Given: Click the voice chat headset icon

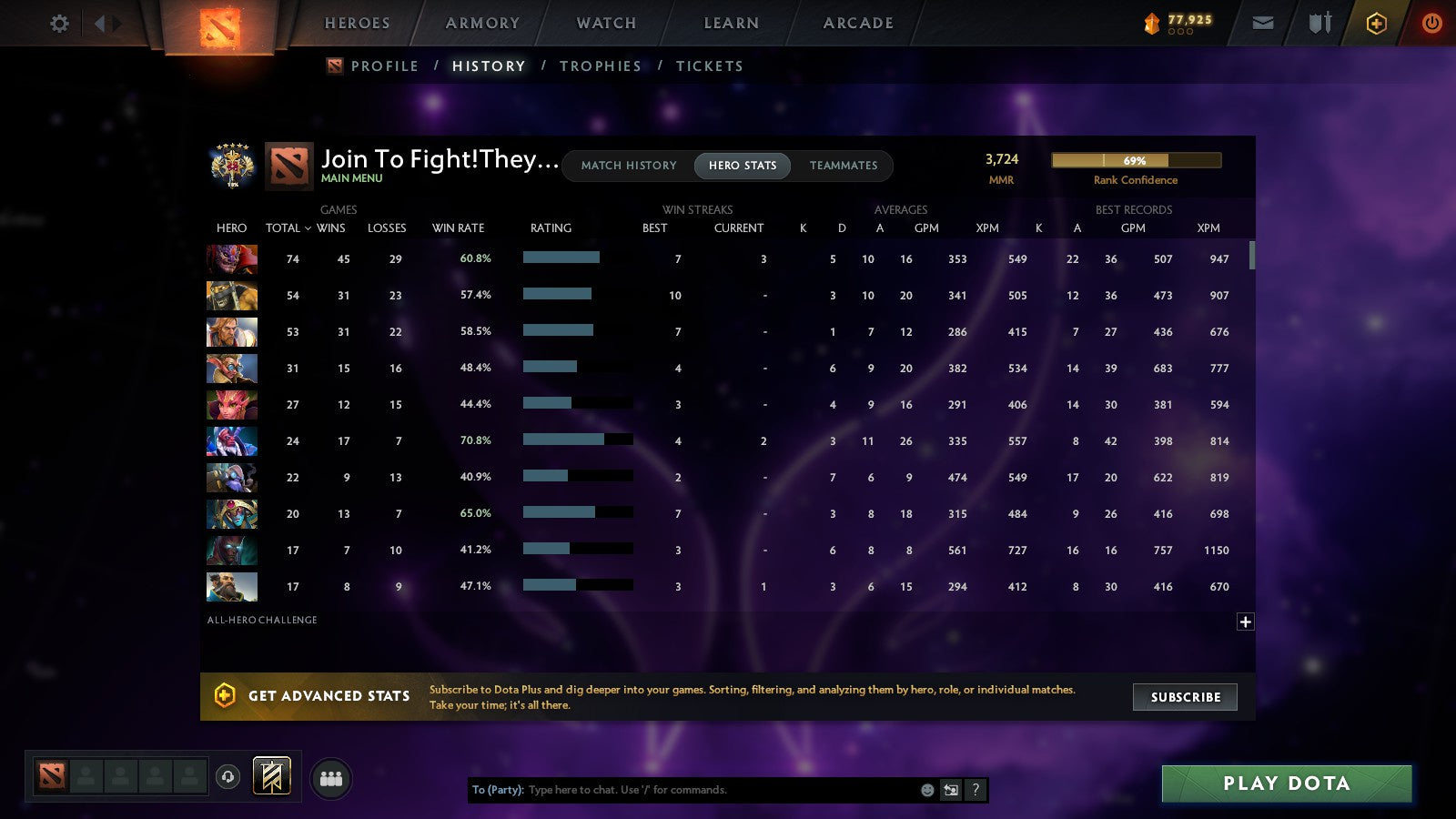Looking at the screenshot, I should [227, 774].
